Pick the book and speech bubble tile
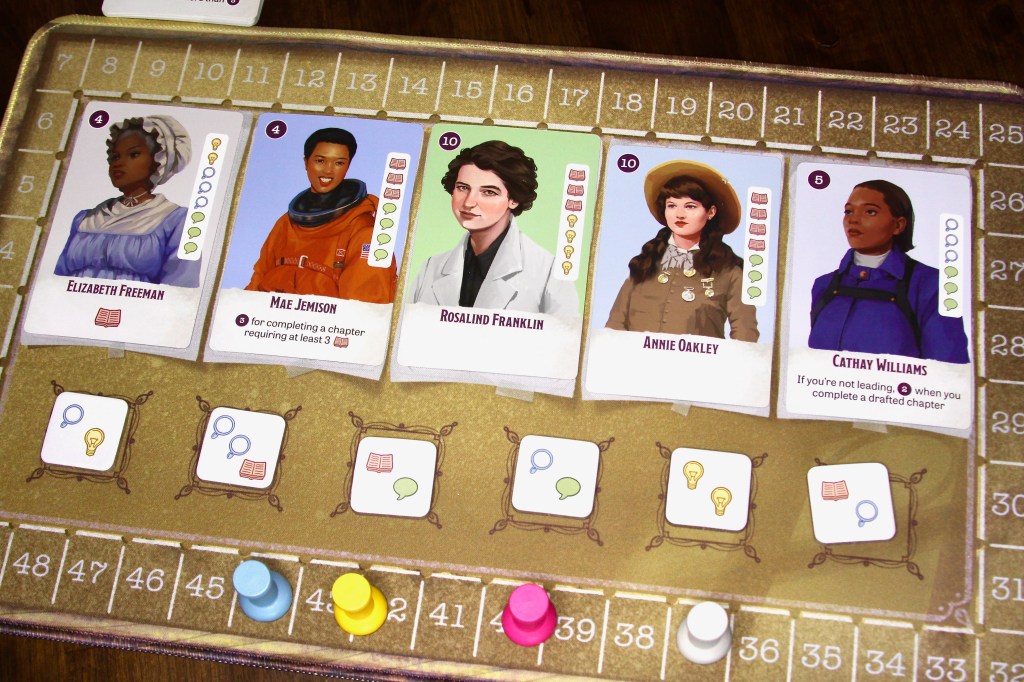Viewport: 1024px width, 682px height. coord(393,476)
